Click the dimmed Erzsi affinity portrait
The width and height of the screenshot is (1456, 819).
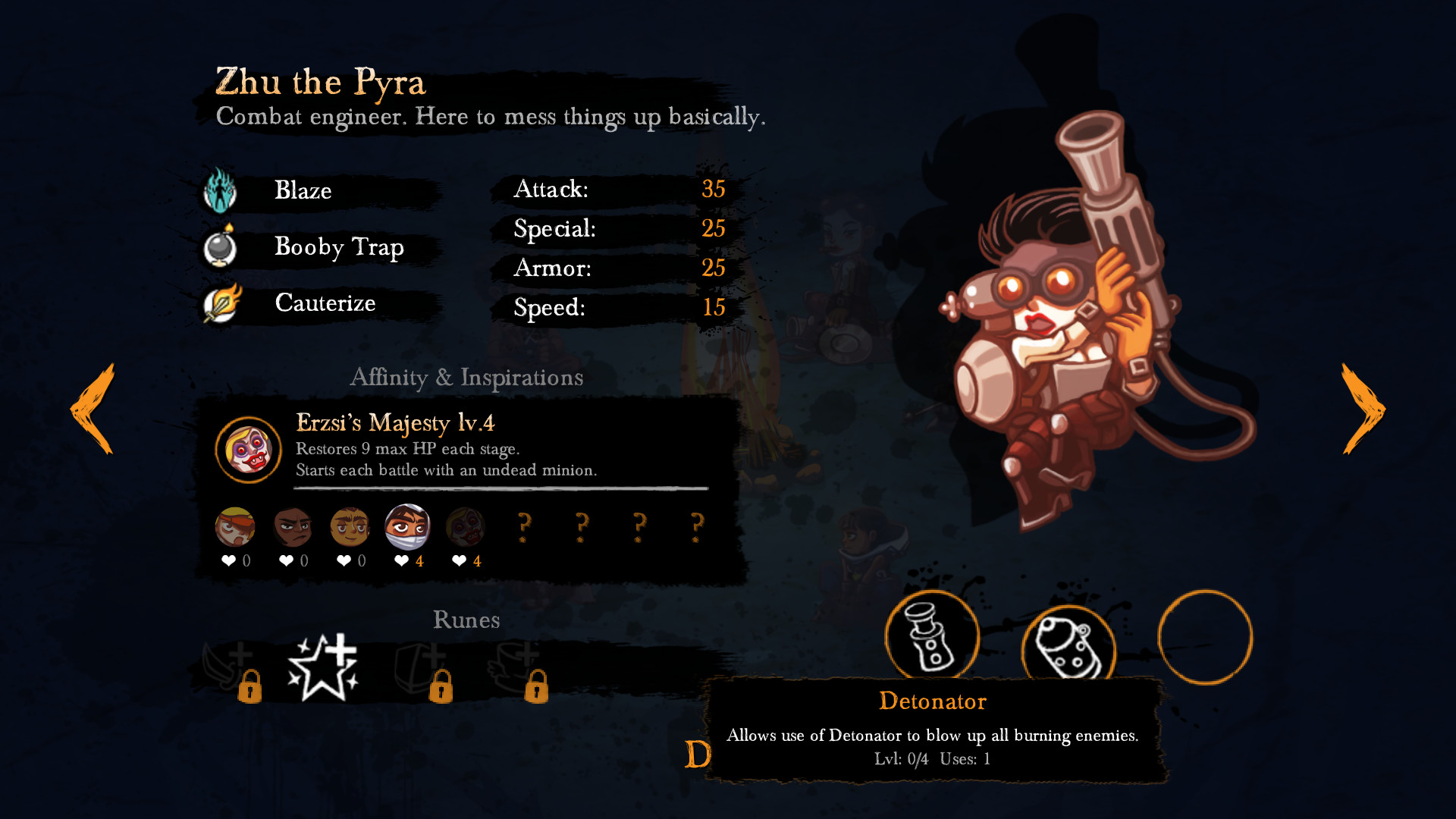[465, 527]
